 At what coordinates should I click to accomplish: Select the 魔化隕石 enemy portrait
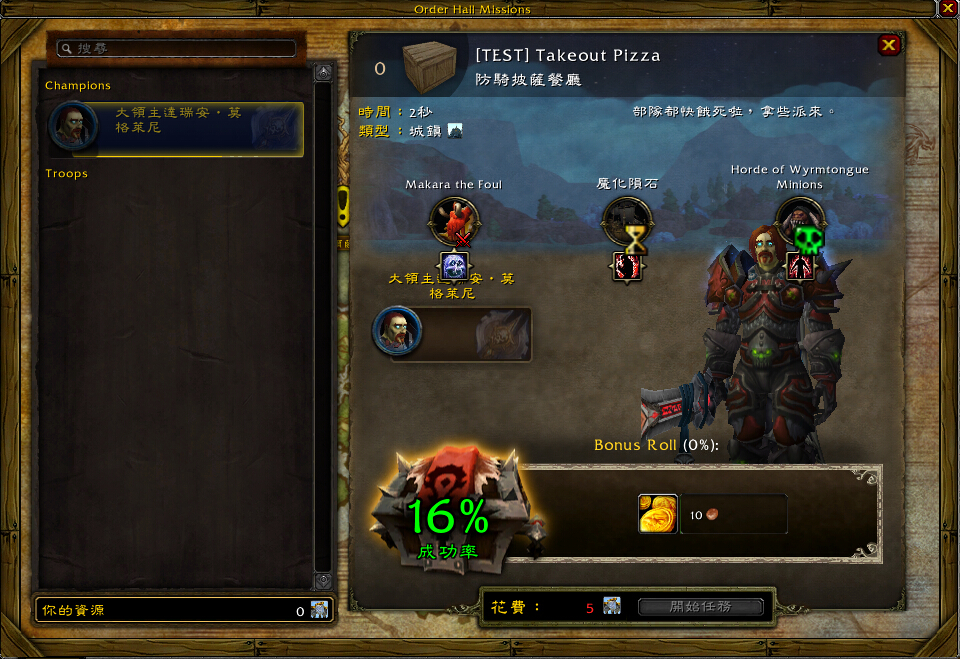[x=627, y=221]
